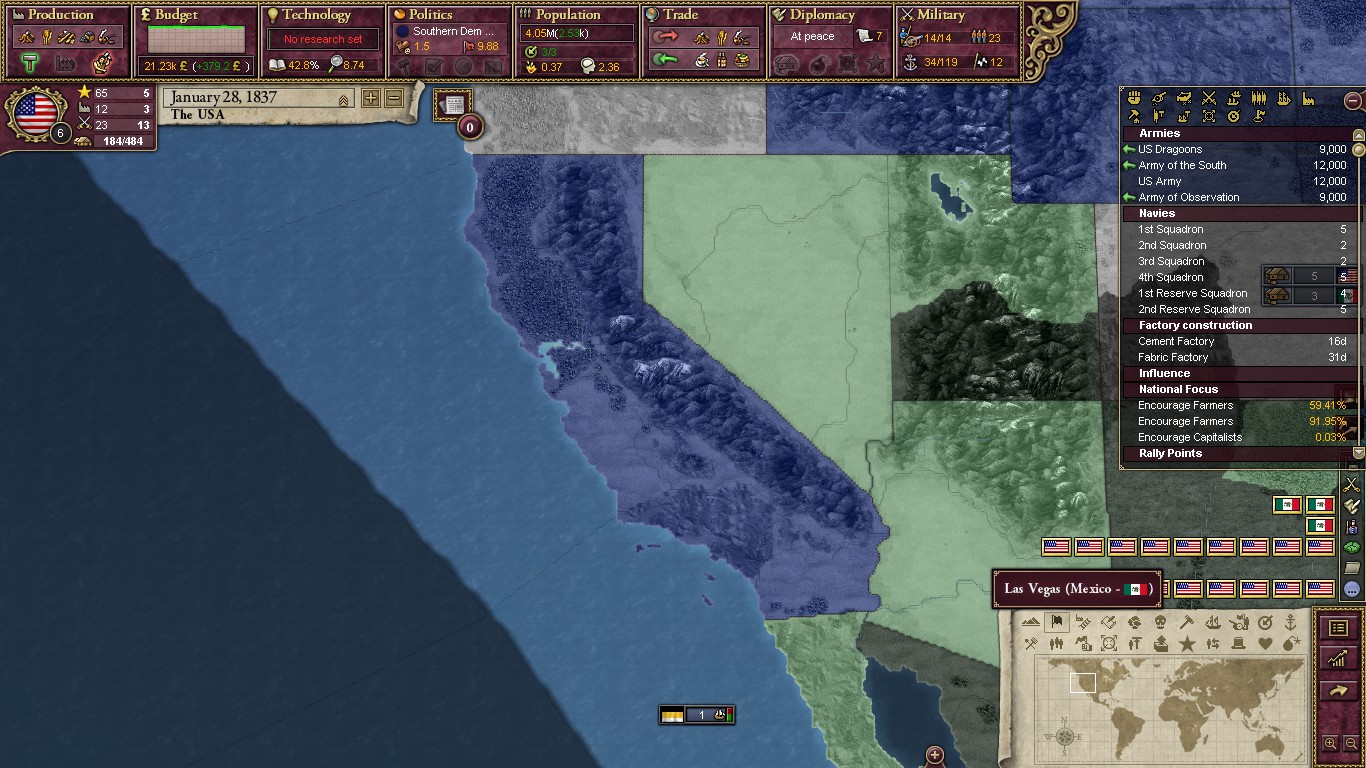This screenshot has height=768, width=1366.
Task: Toggle the rally points flag filter in the outliner
Action: point(1259,116)
